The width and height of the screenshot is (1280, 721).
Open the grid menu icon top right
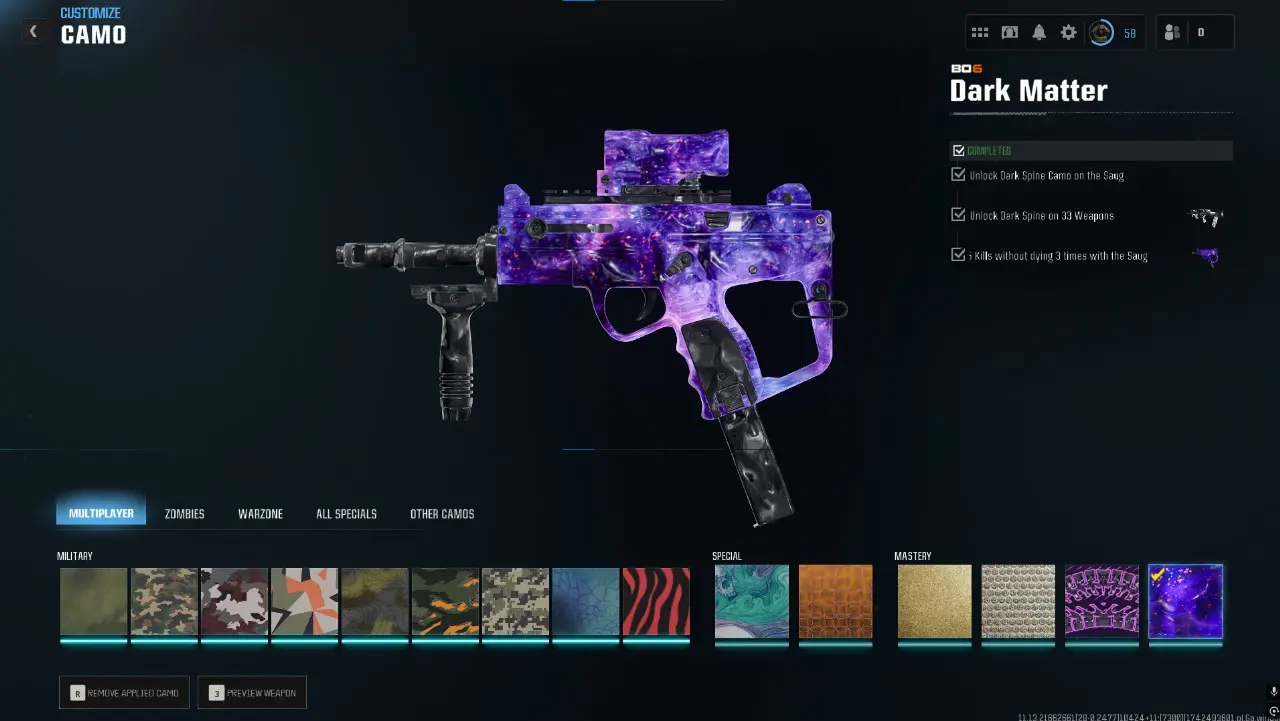980,32
